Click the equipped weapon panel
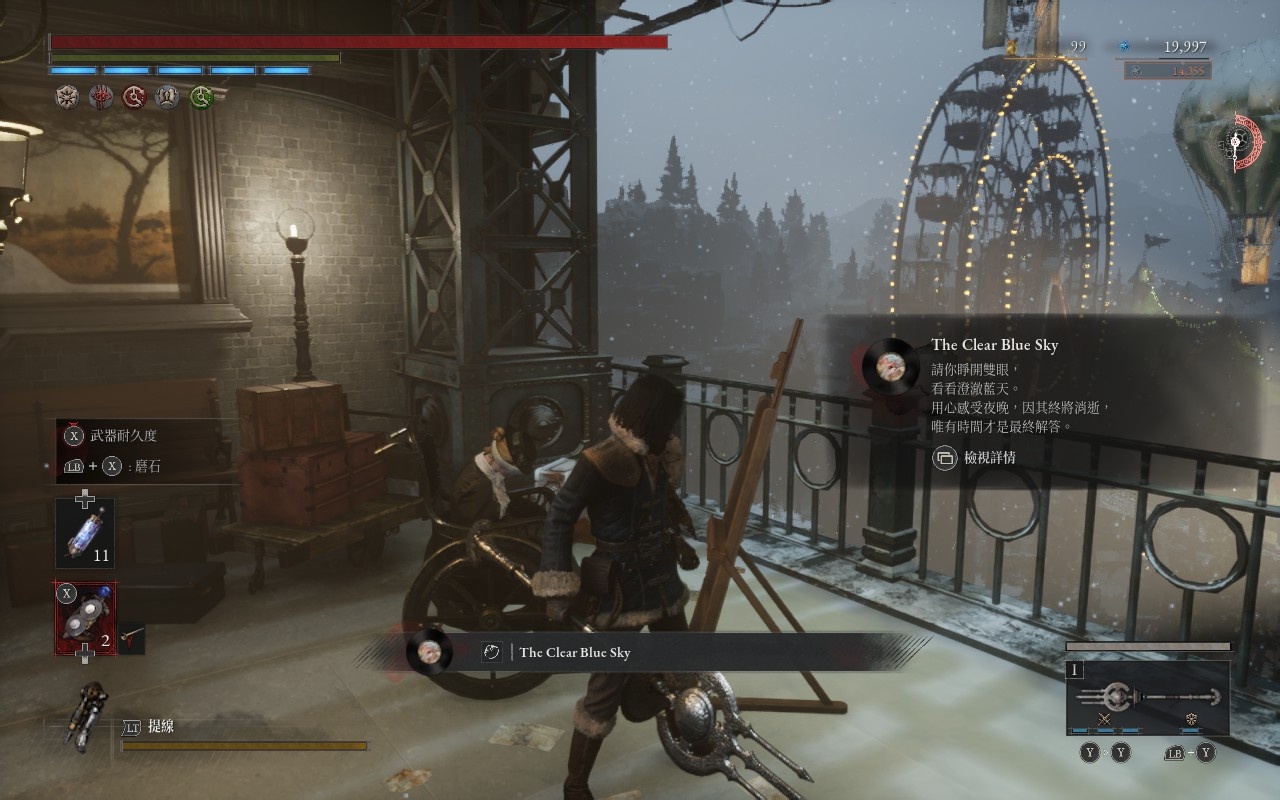Viewport: 1280px width, 800px height. [x=1147, y=698]
